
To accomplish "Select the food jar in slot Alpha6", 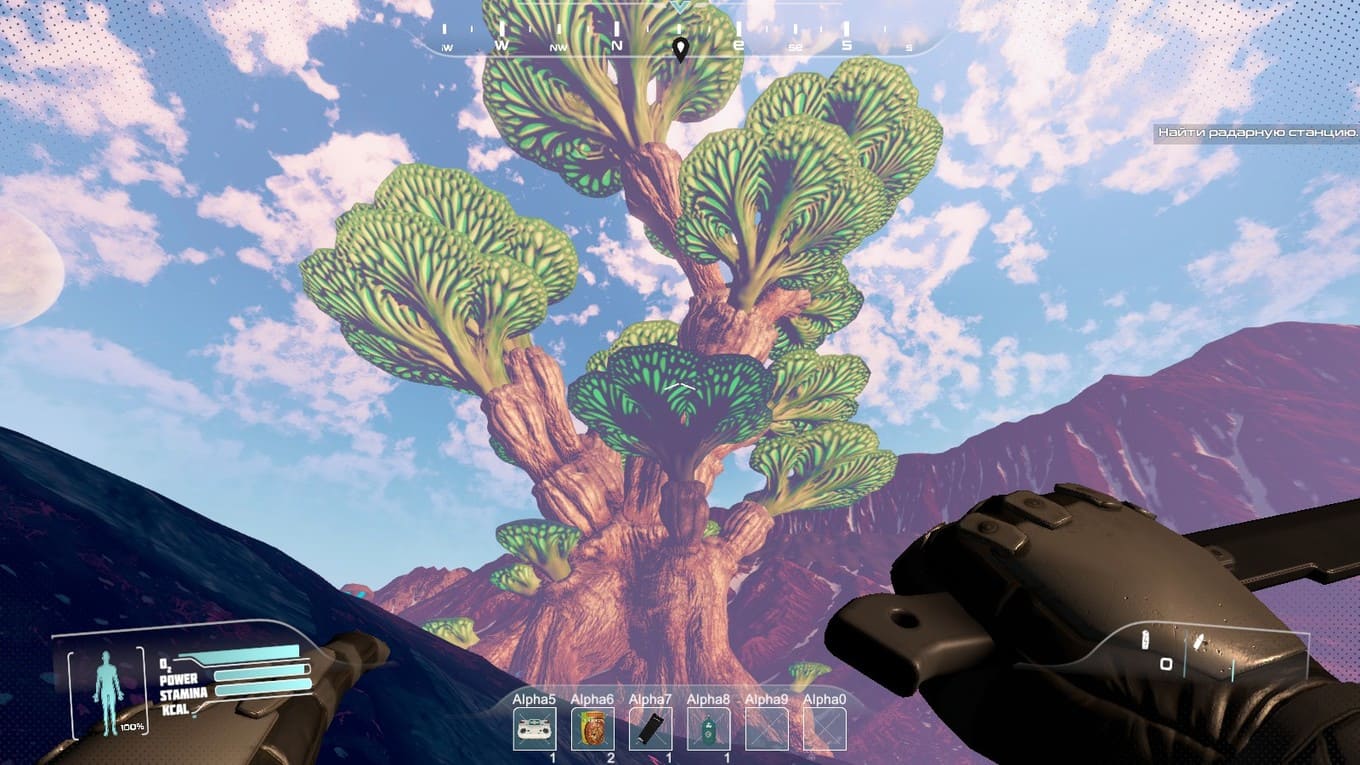I will 592,728.
